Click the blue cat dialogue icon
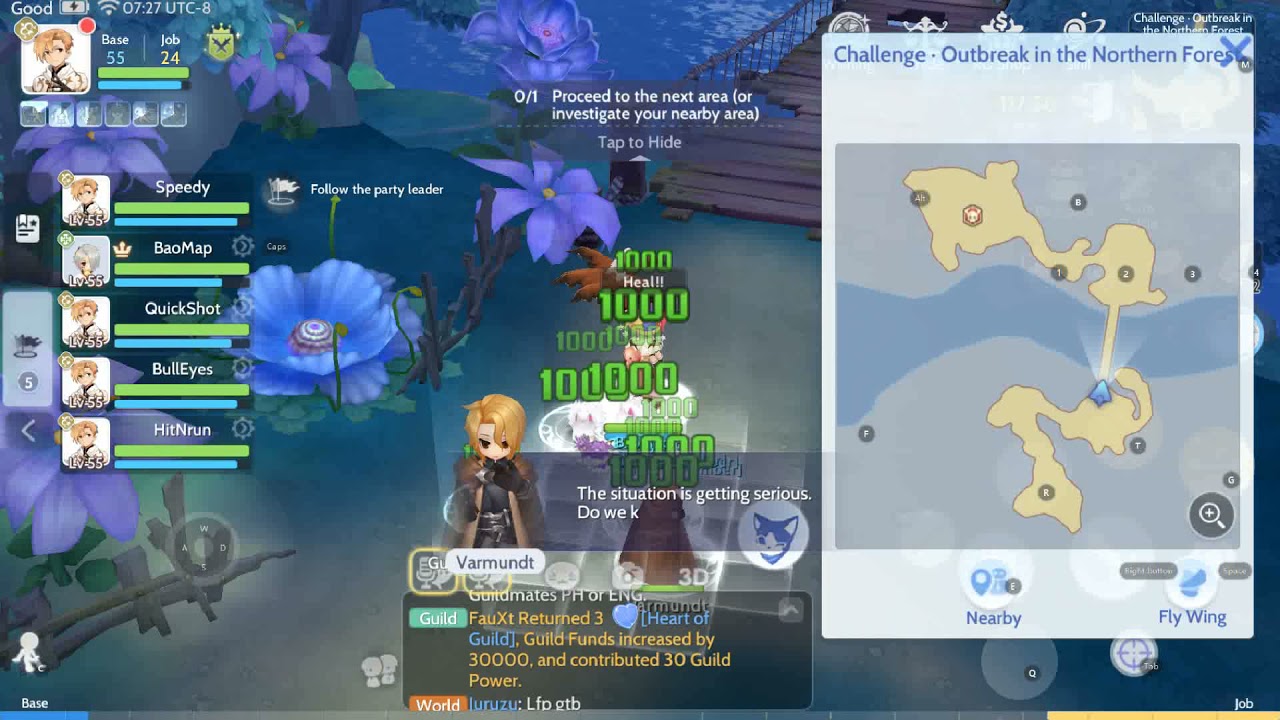Screen dimensions: 1280x720 pyautogui.click(x=774, y=537)
